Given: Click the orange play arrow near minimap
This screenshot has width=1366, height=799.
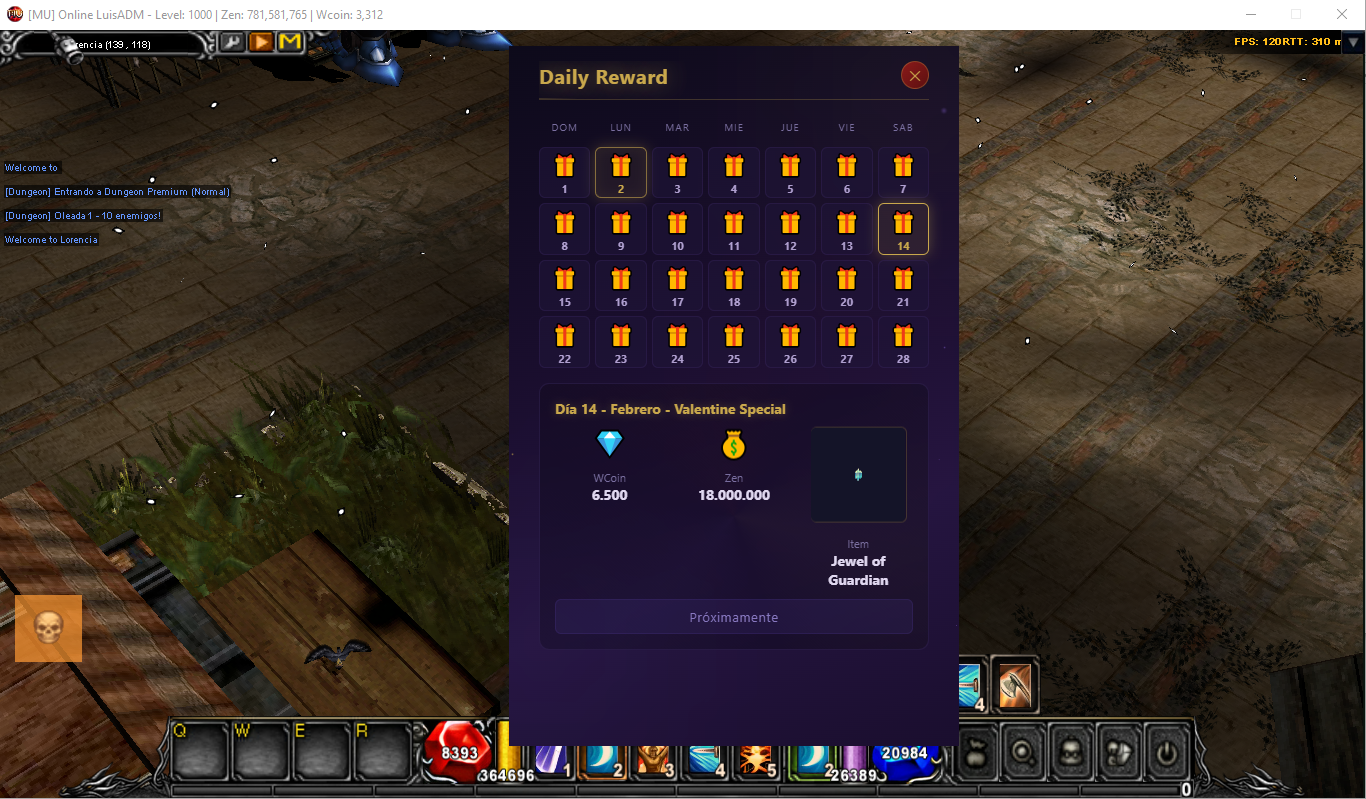Looking at the screenshot, I should (261, 42).
